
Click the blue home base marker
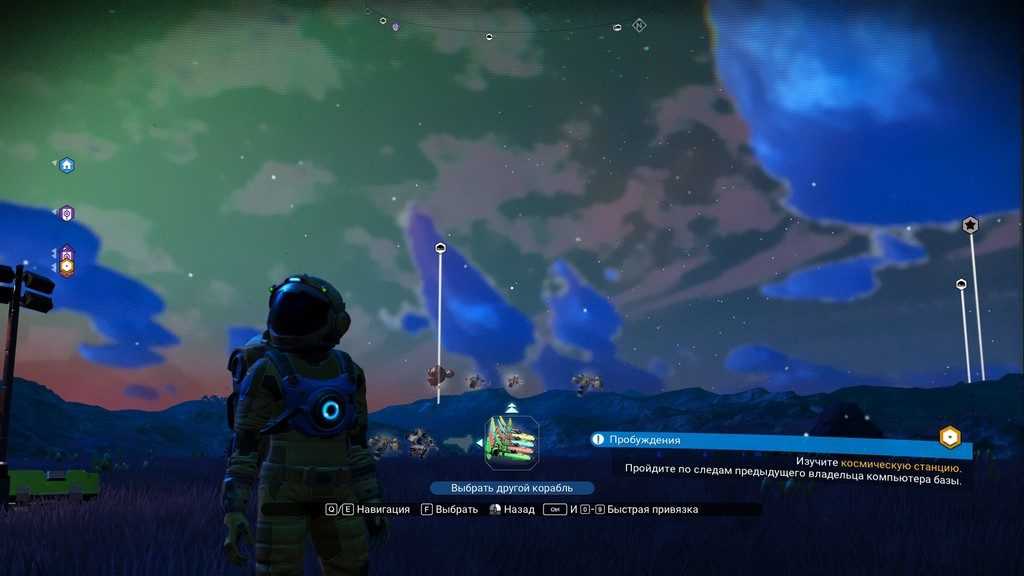[66, 165]
